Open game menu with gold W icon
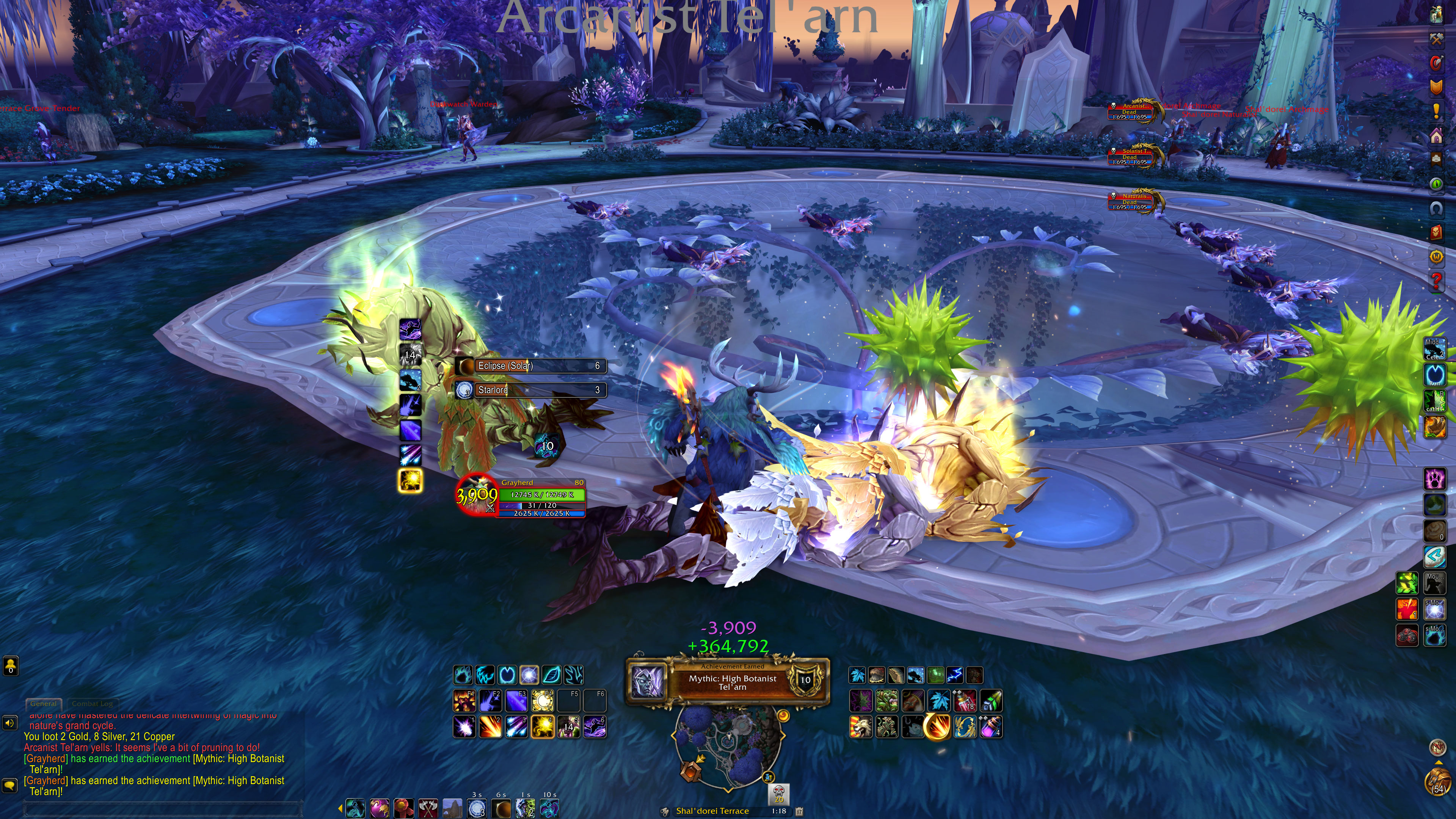1456x819 pixels. click(1436, 257)
